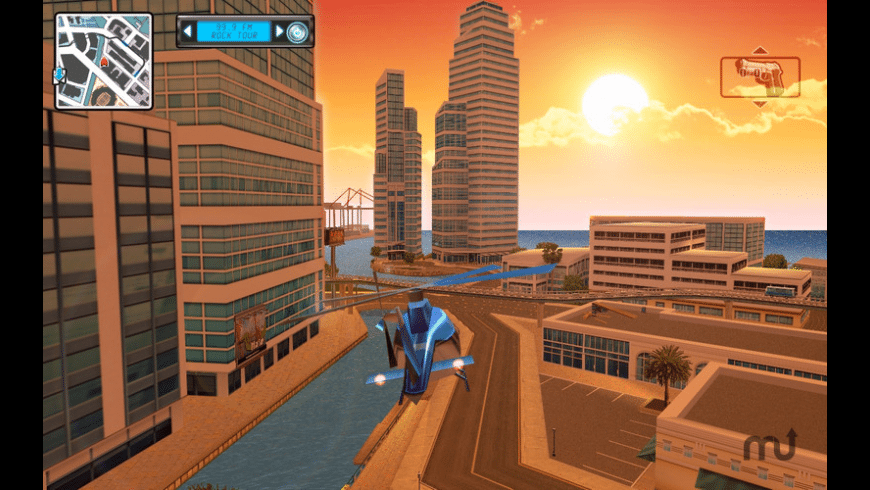Select the 99.9 FM Rock Tour display
870x490 pixels.
(233, 31)
